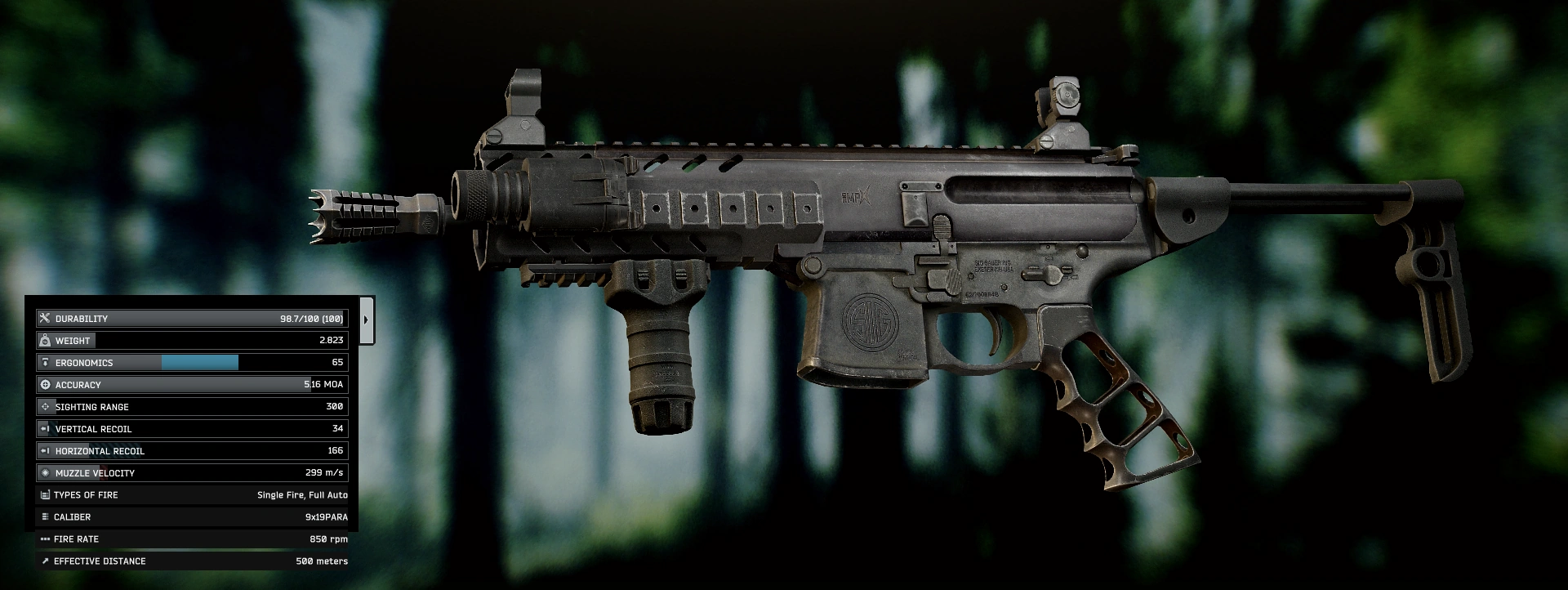This screenshot has width=1568, height=590.
Task: Expand the stats panel side arrow
Action: click(x=365, y=319)
